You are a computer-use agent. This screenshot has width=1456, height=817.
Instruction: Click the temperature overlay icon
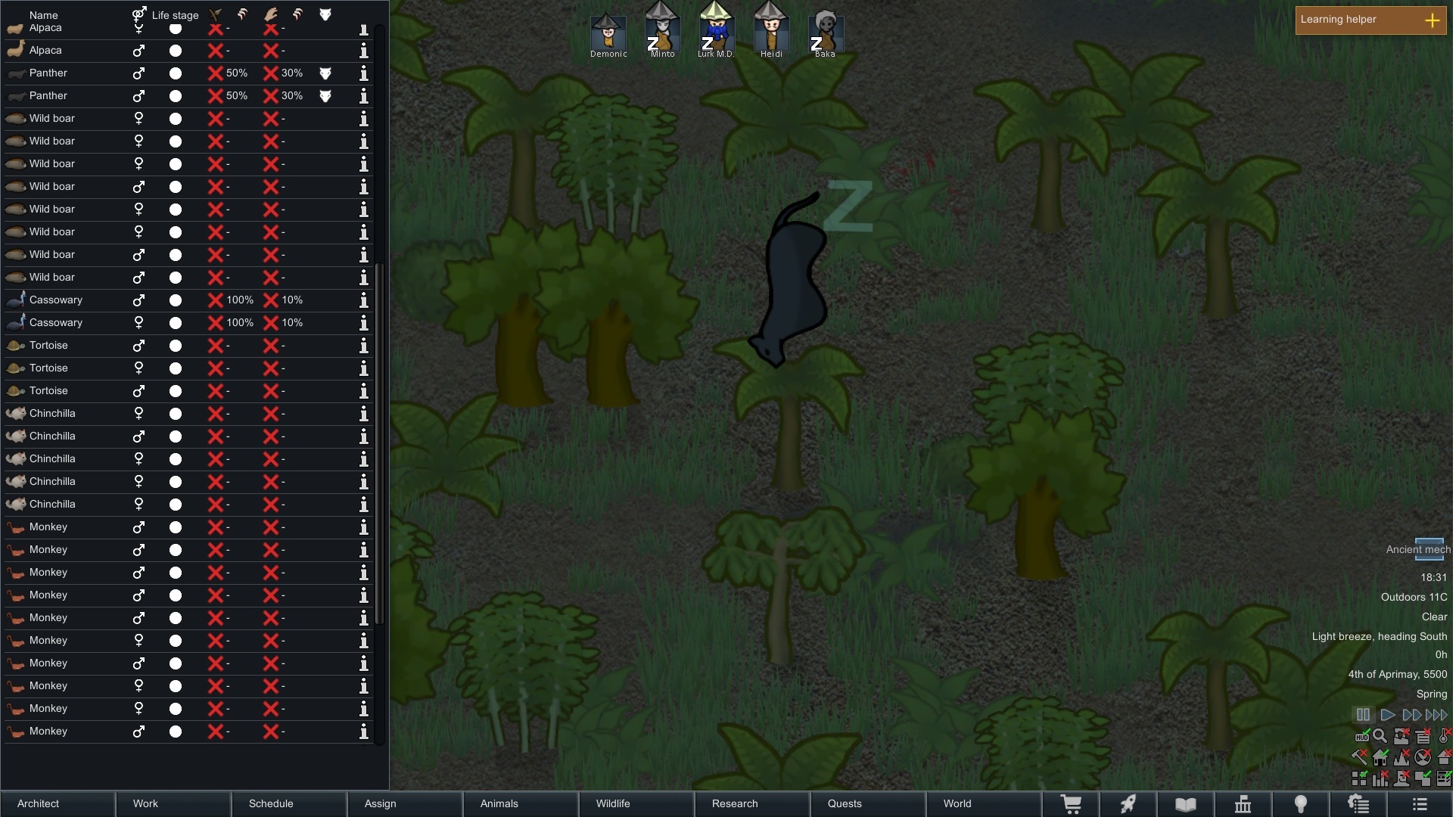click(x=1442, y=735)
